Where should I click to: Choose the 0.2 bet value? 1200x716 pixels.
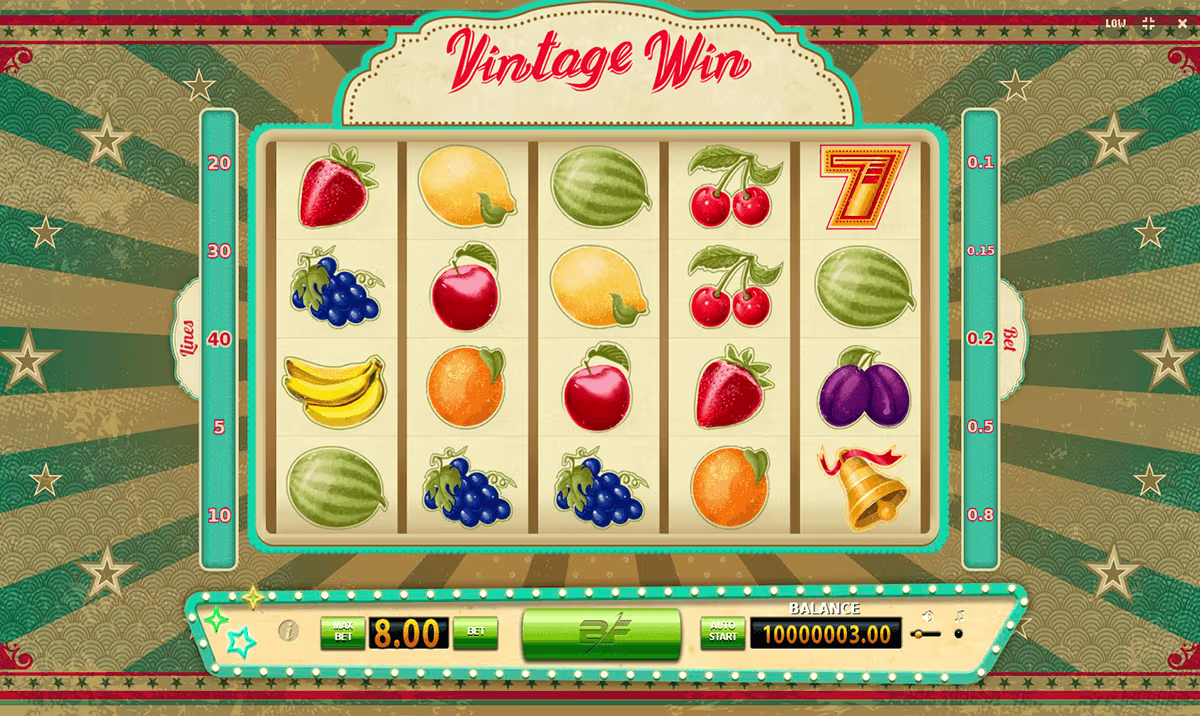point(980,339)
